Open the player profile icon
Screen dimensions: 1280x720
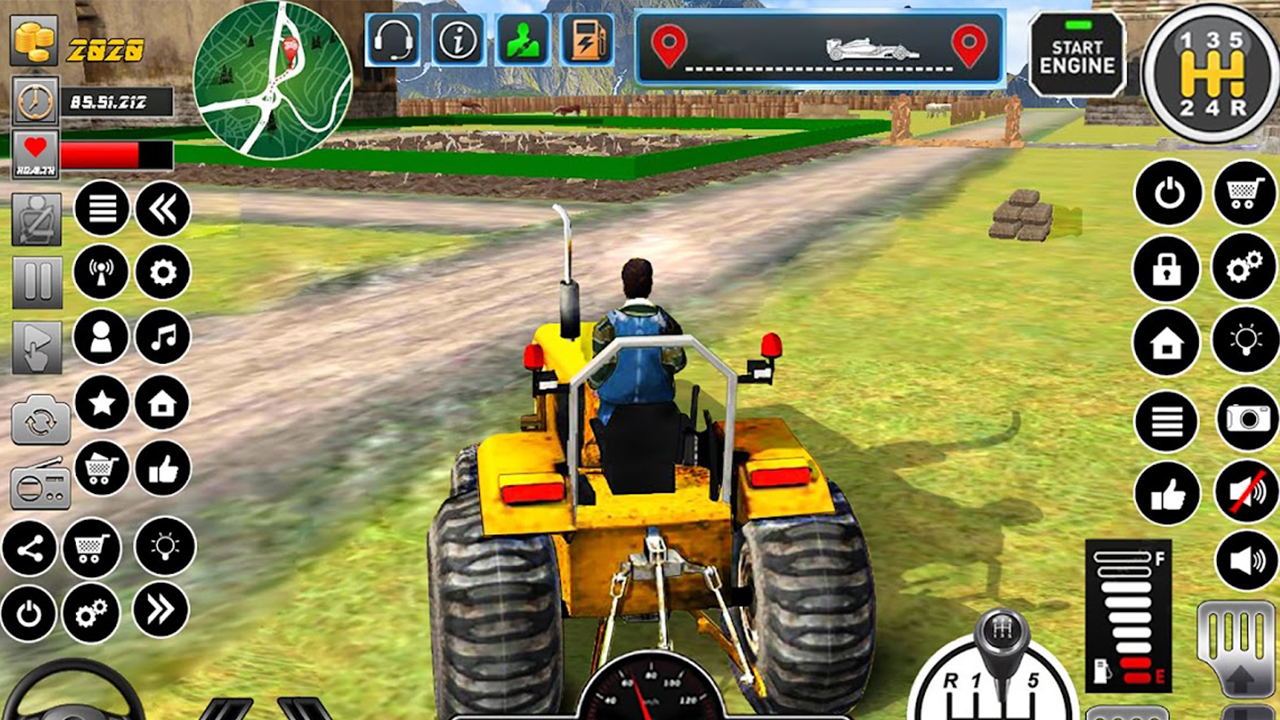click(102, 337)
